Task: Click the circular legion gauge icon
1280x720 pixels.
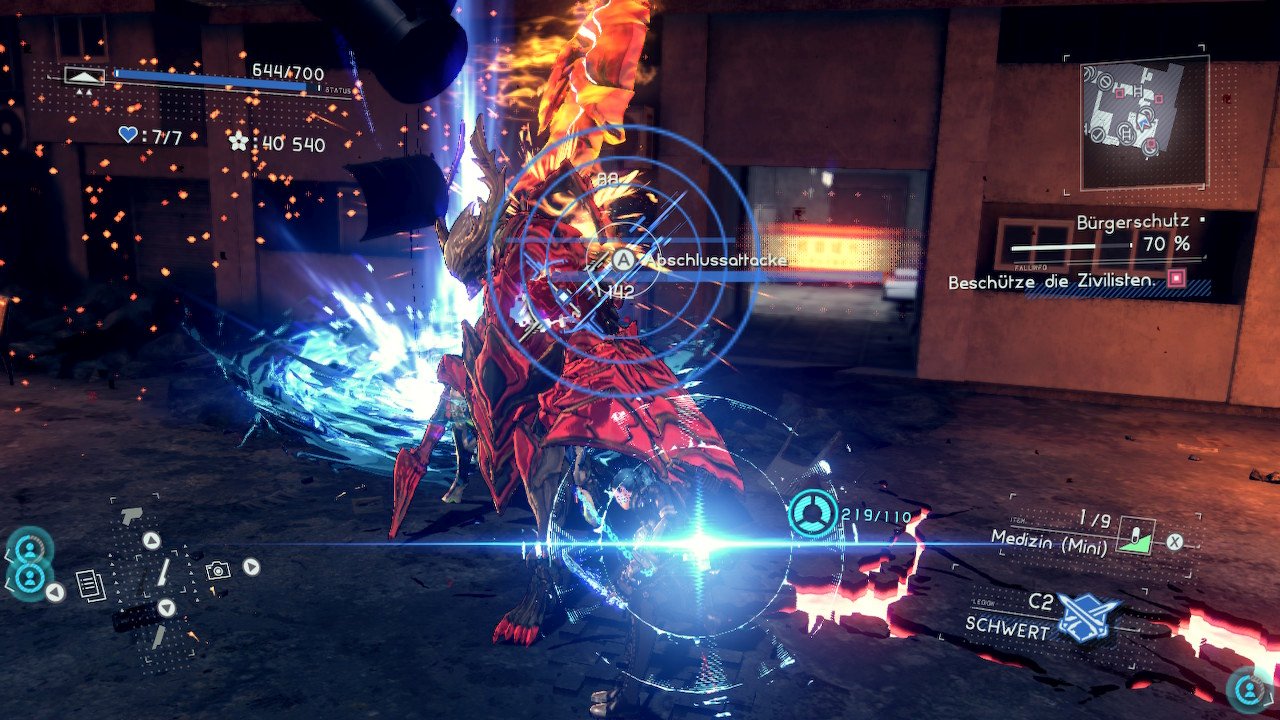Action: click(x=812, y=514)
